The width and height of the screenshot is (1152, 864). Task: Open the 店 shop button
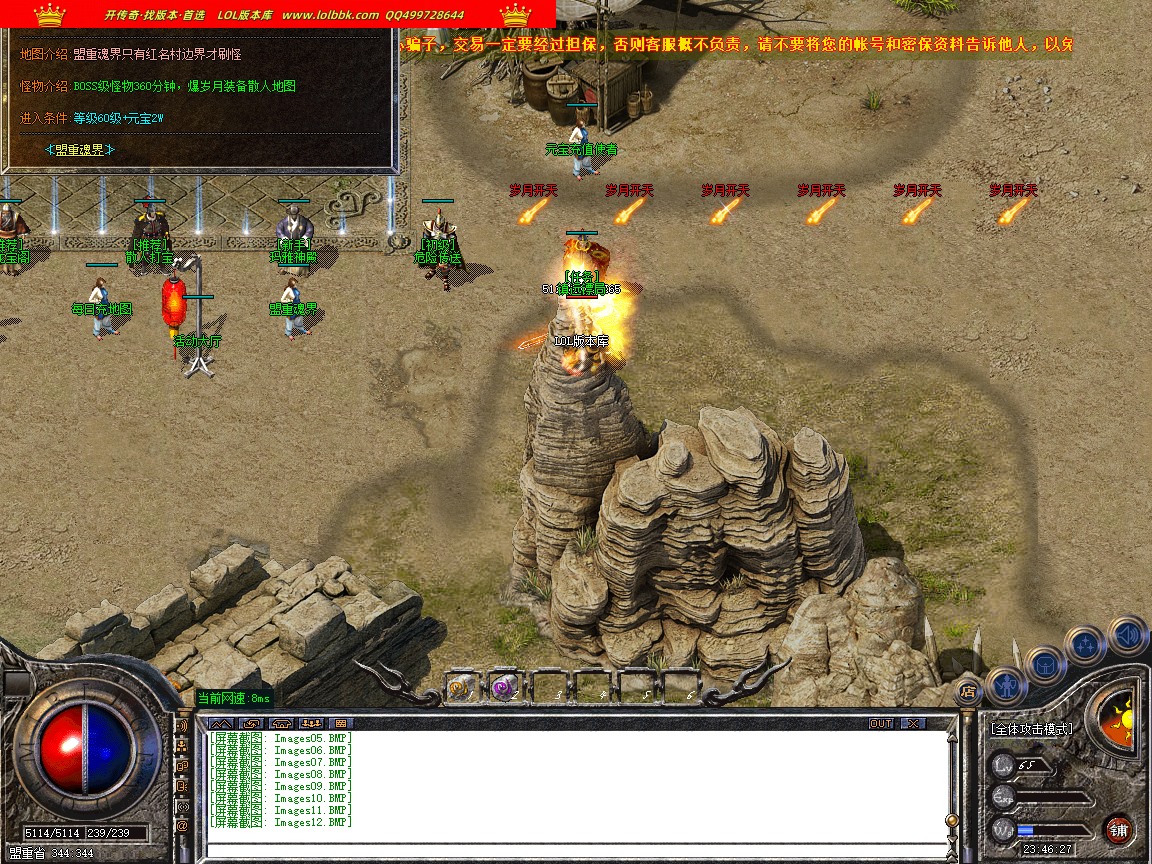(967, 690)
